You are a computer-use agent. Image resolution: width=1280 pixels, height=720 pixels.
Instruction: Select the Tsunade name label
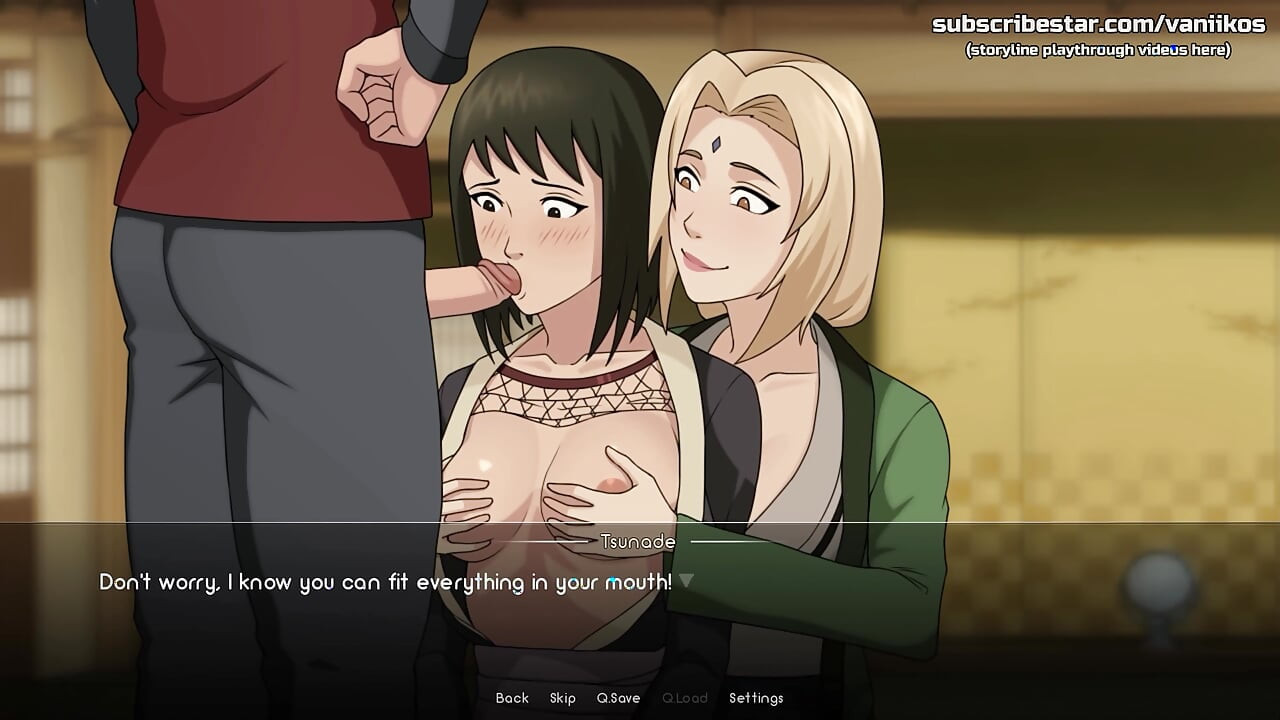click(x=637, y=541)
